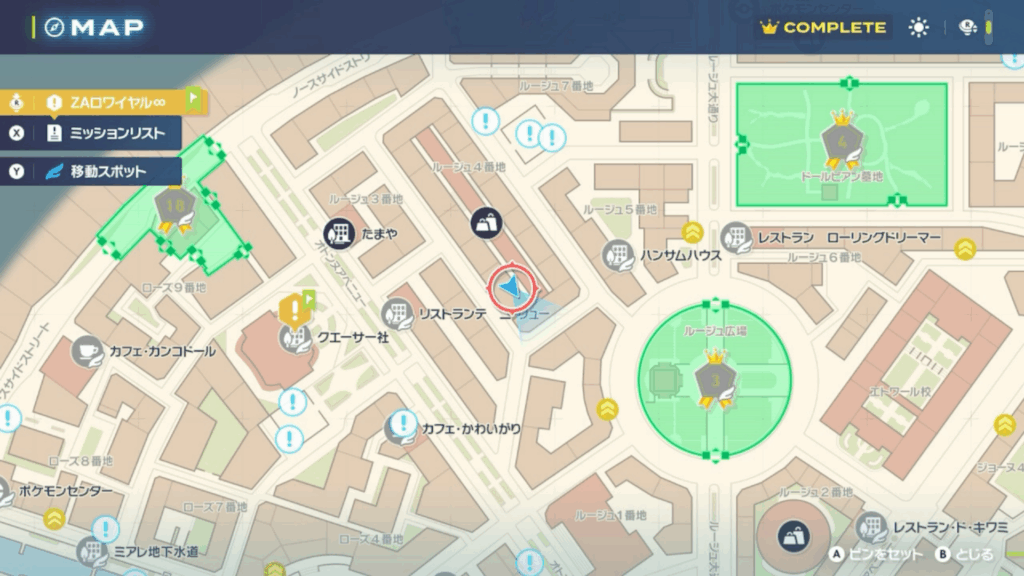The width and height of the screenshot is (1024, 576).
Task: Select the カフェ・カンコドール coffee cup marker
Action: [x=88, y=351]
